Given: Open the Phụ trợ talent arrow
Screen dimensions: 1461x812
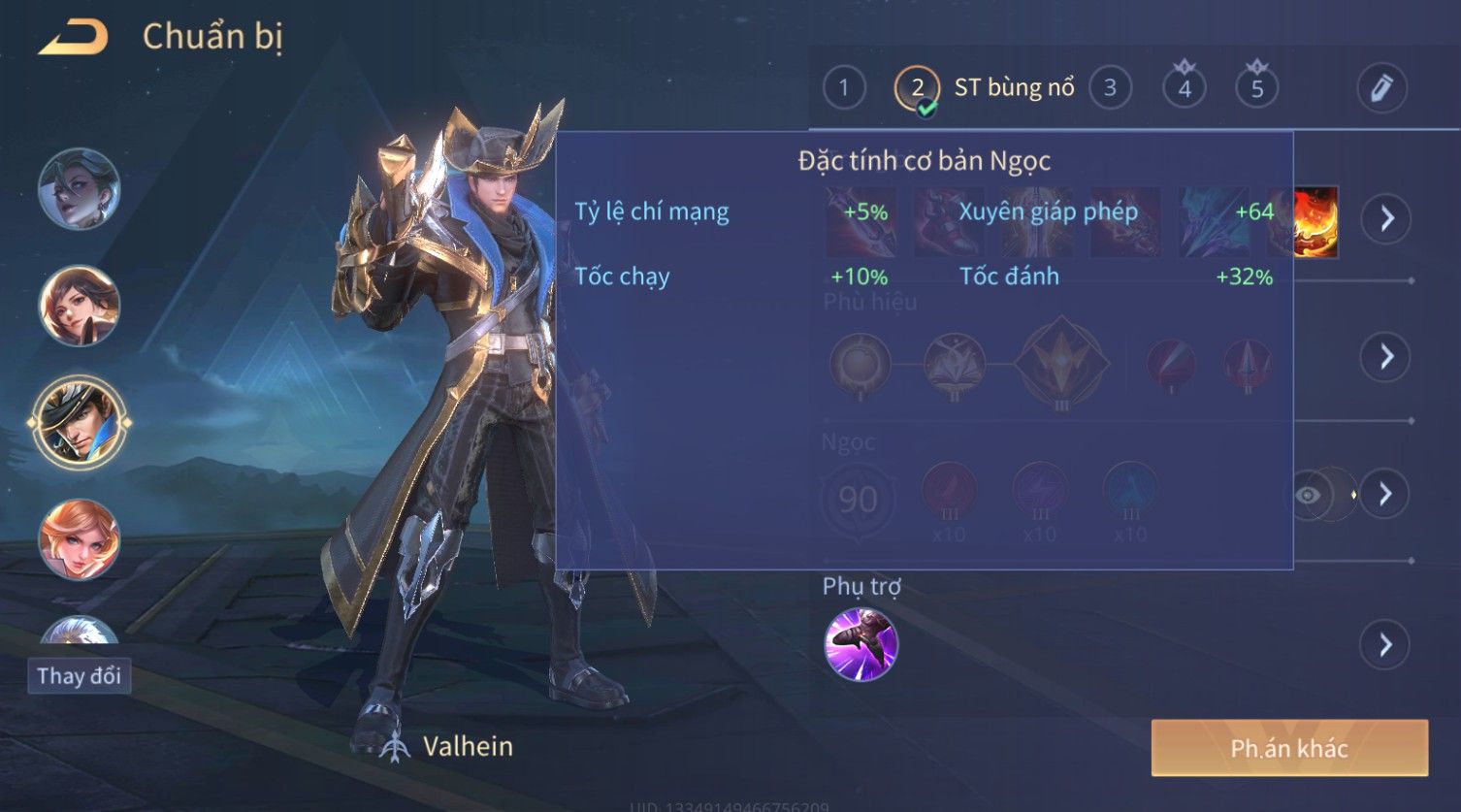Looking at the screenshot, I should pyautogui.click(x=1386, y=645).
